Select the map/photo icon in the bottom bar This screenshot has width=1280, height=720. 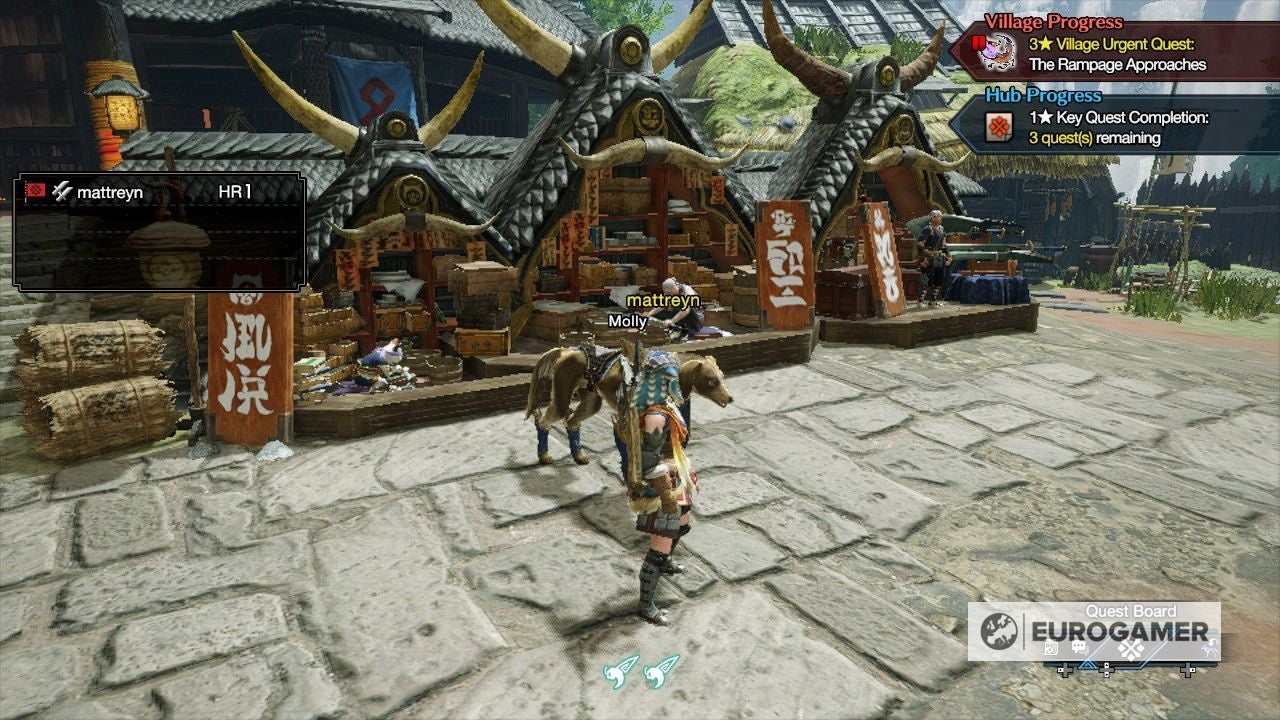coord(1050,648)
